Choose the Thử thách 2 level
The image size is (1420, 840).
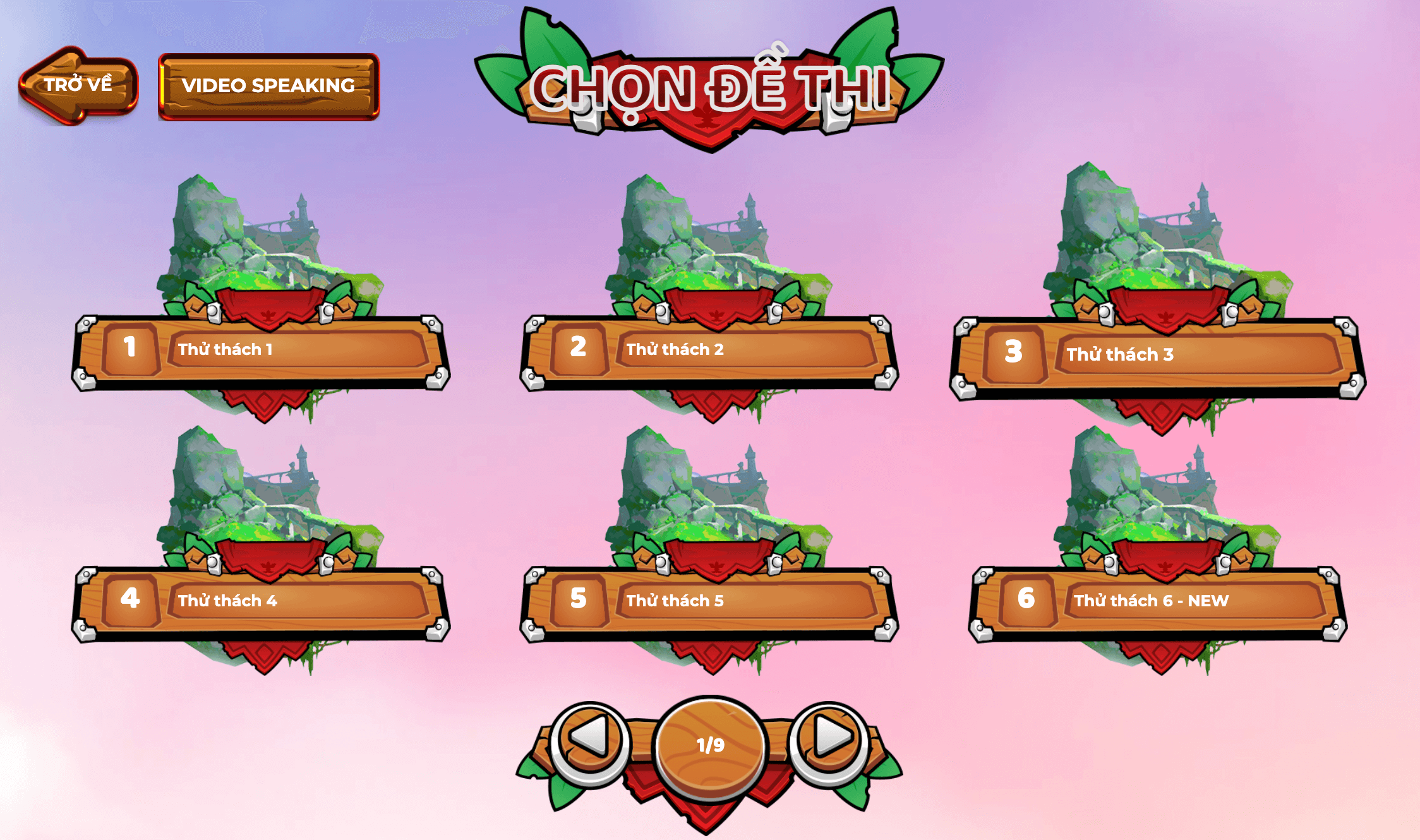point(709,349)
